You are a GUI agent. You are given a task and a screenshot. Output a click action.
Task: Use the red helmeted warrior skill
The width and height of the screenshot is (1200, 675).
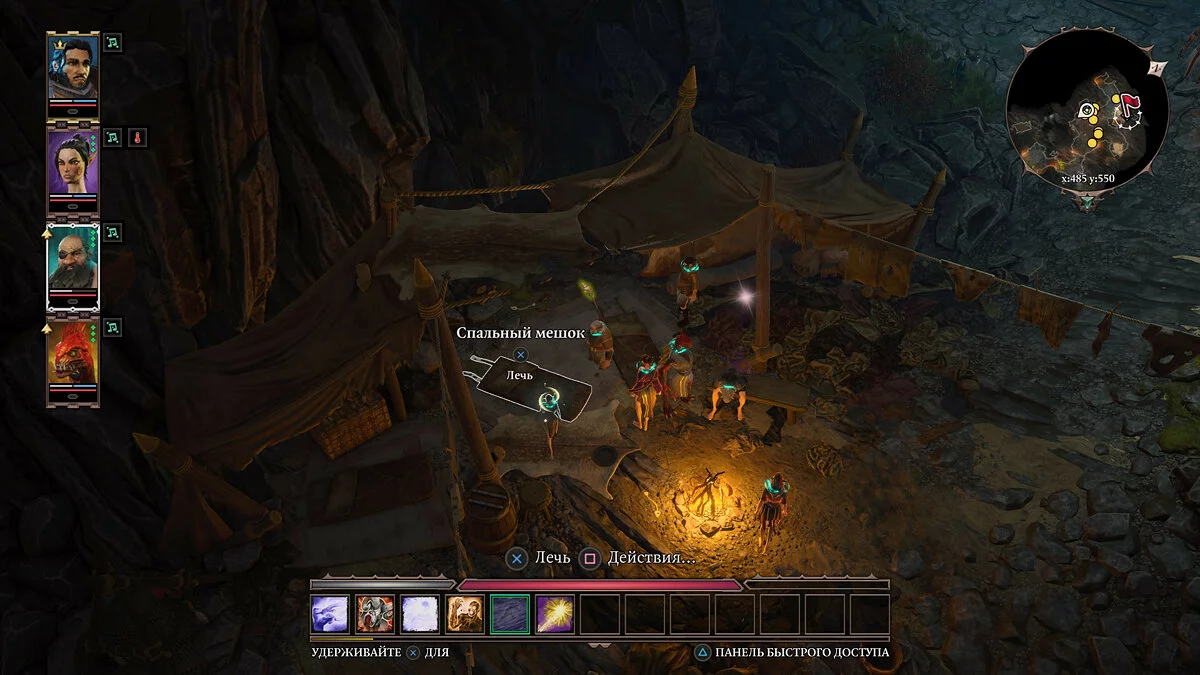click(375, 614)
